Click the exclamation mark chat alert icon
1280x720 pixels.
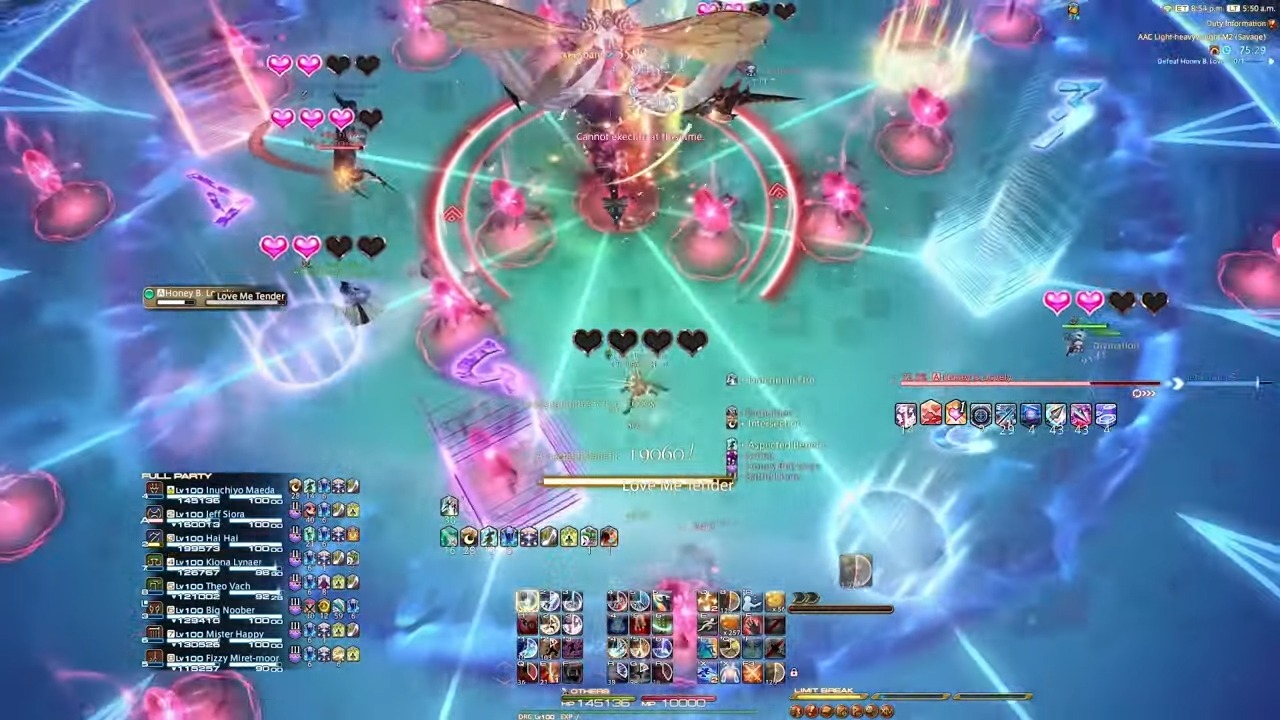click(812, 711)
